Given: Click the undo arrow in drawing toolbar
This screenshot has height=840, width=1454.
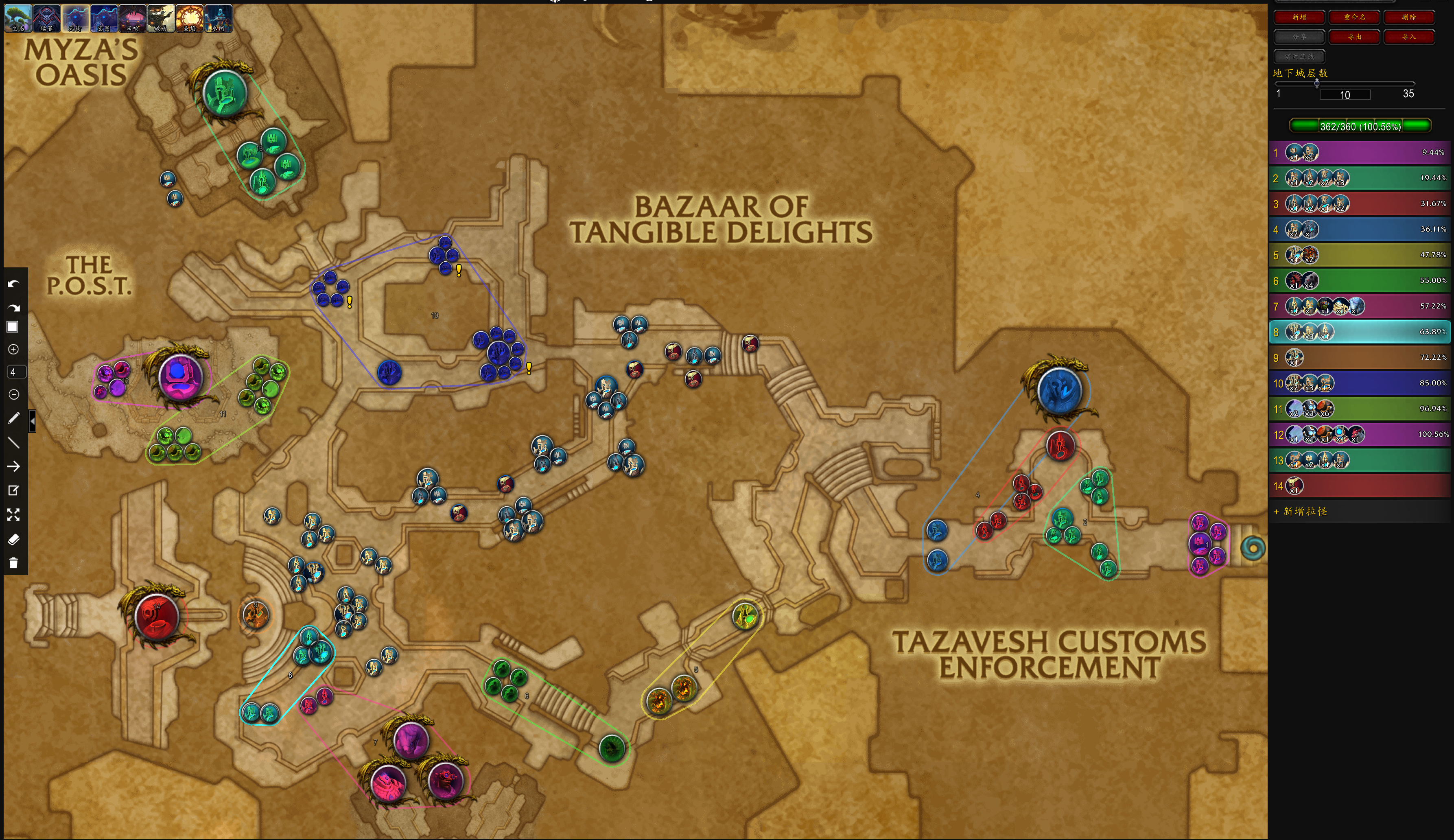Looking at the screenshot, I should [14, 284].
